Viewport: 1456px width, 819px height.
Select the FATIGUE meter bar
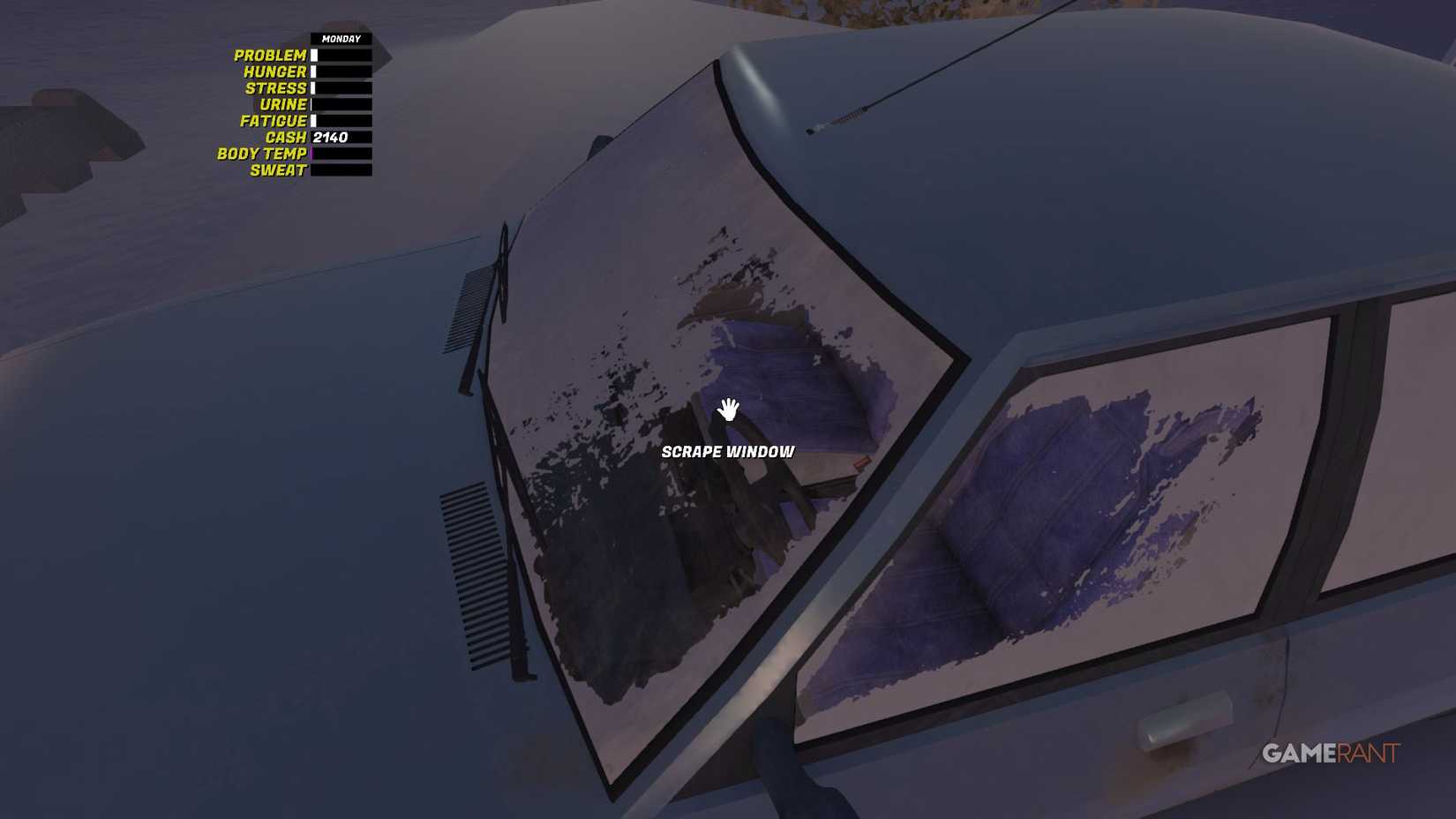[340, 121]
